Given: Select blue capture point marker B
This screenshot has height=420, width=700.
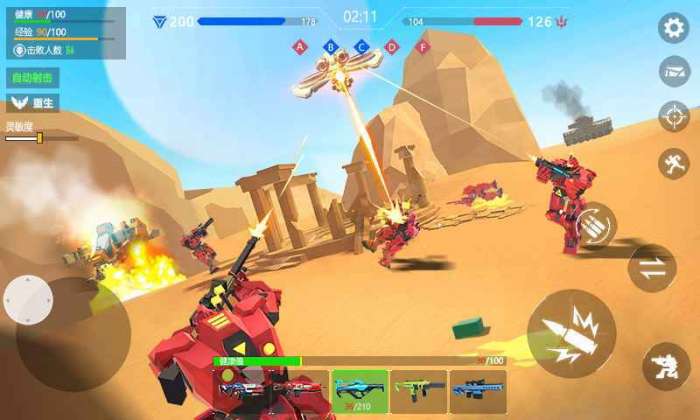Looking at the screenshot, I should tap(330, 46).
